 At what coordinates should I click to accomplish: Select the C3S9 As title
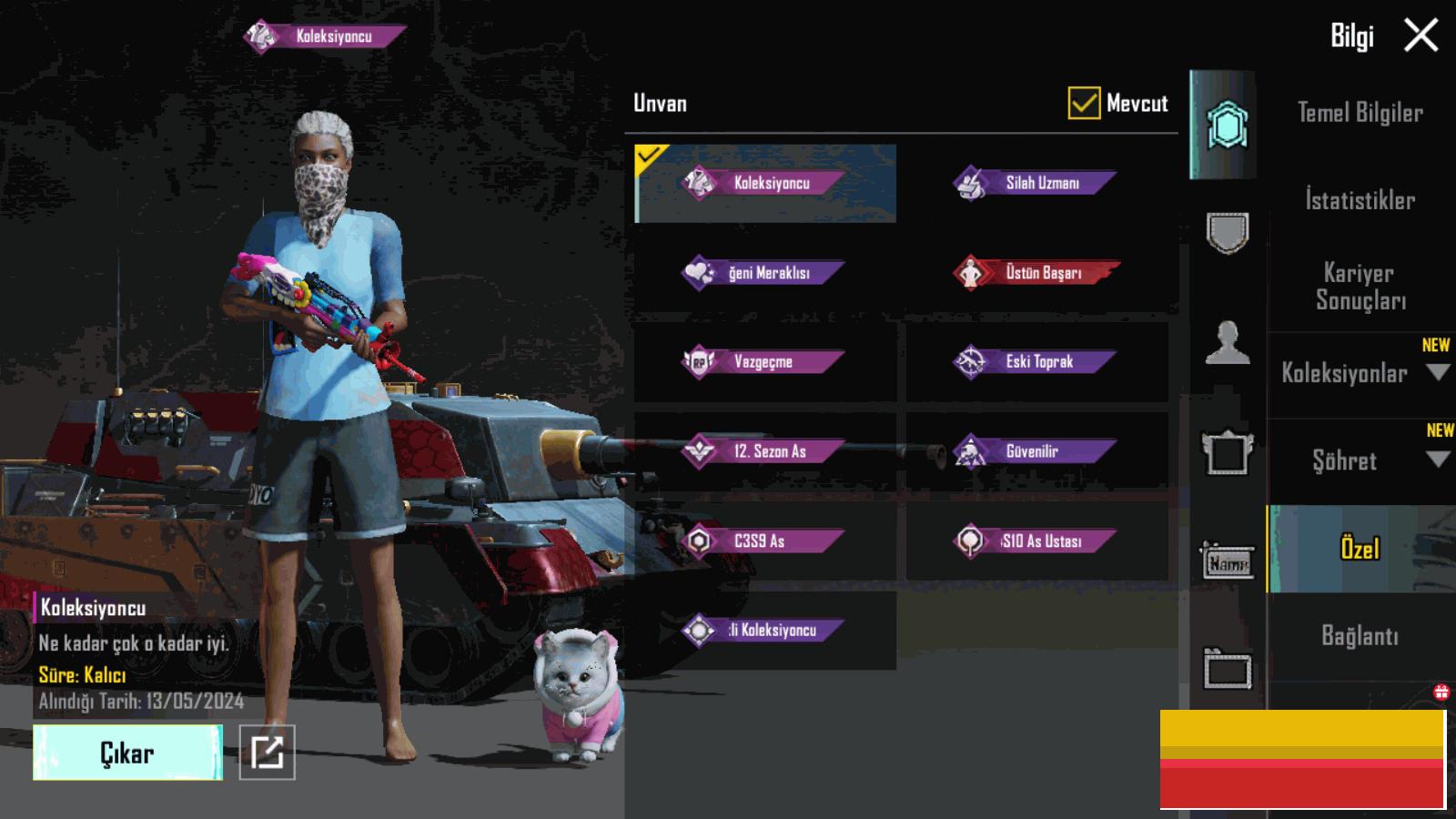click(764, 541)
